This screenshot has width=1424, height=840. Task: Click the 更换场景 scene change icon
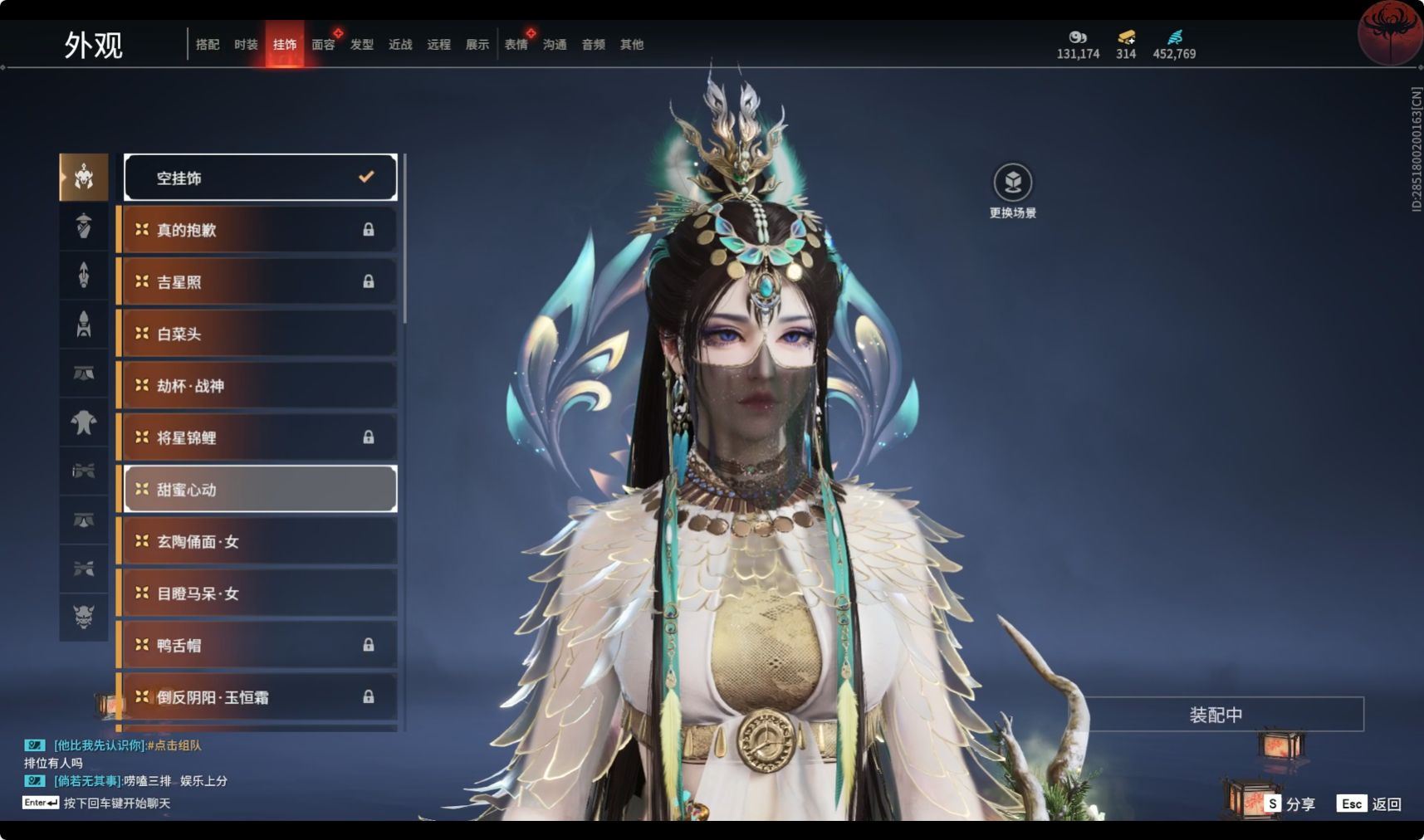1012,183
